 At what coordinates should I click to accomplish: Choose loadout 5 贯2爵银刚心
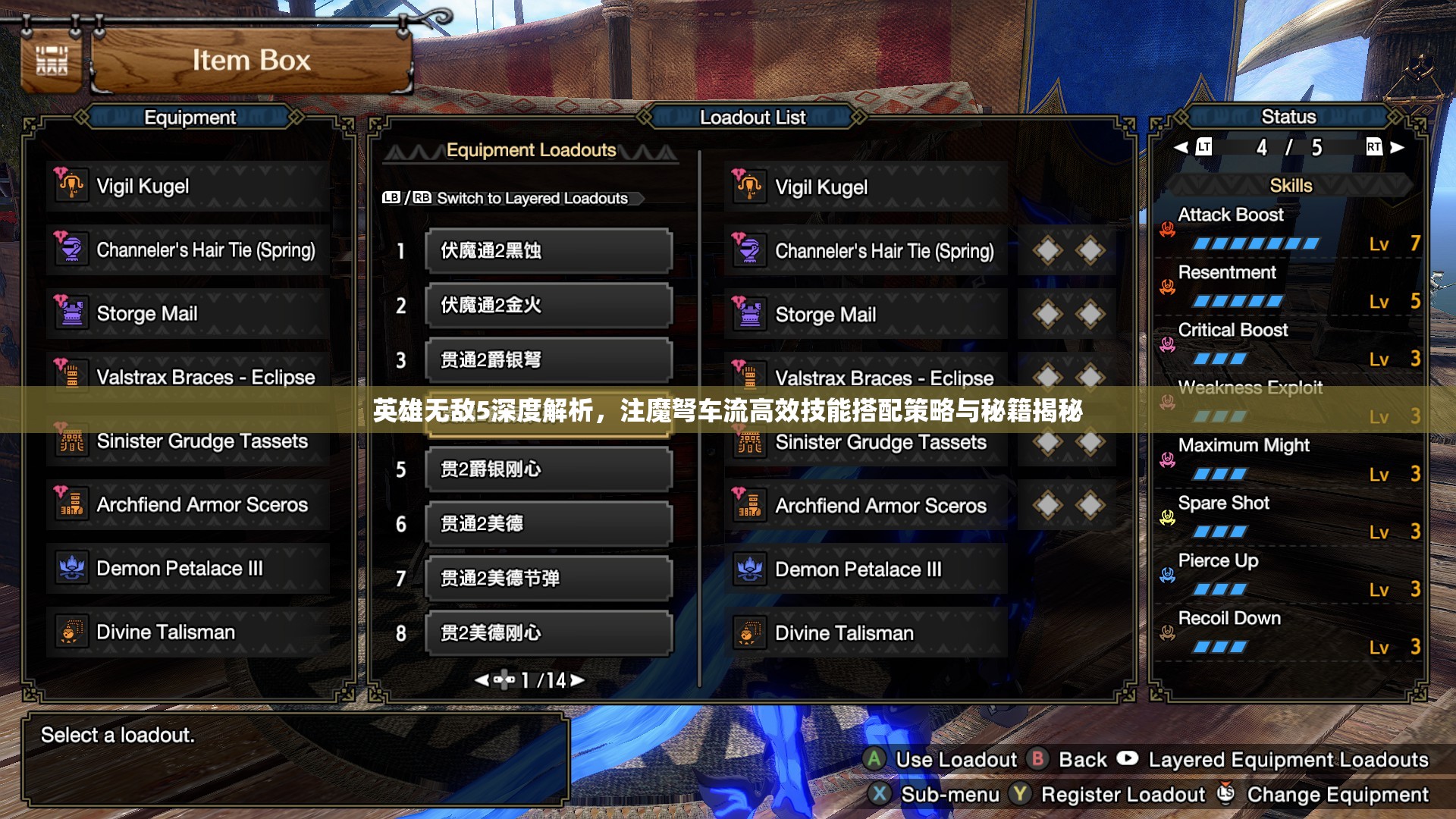549,469
